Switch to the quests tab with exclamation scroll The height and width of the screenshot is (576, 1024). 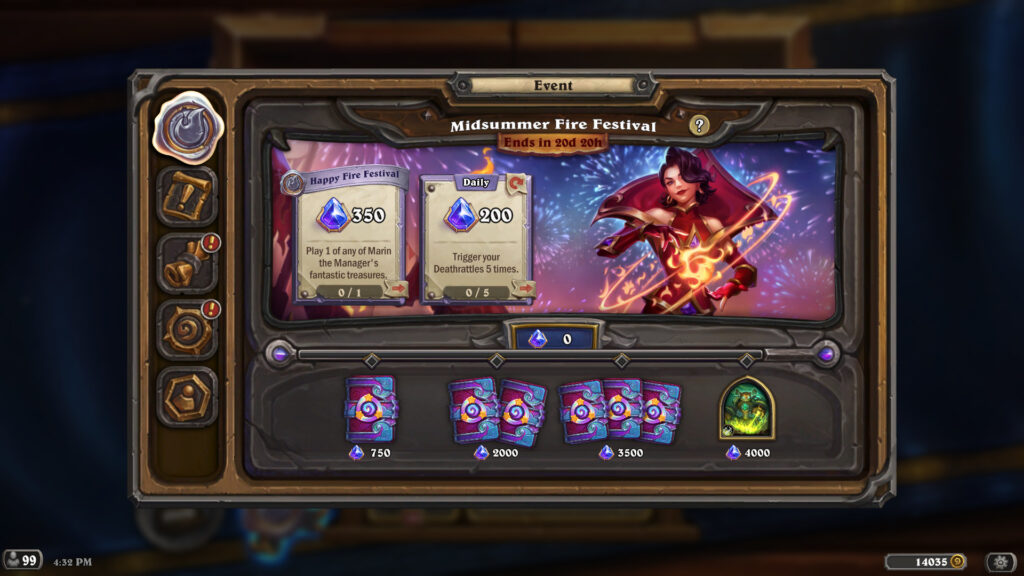tap(187, 196)
